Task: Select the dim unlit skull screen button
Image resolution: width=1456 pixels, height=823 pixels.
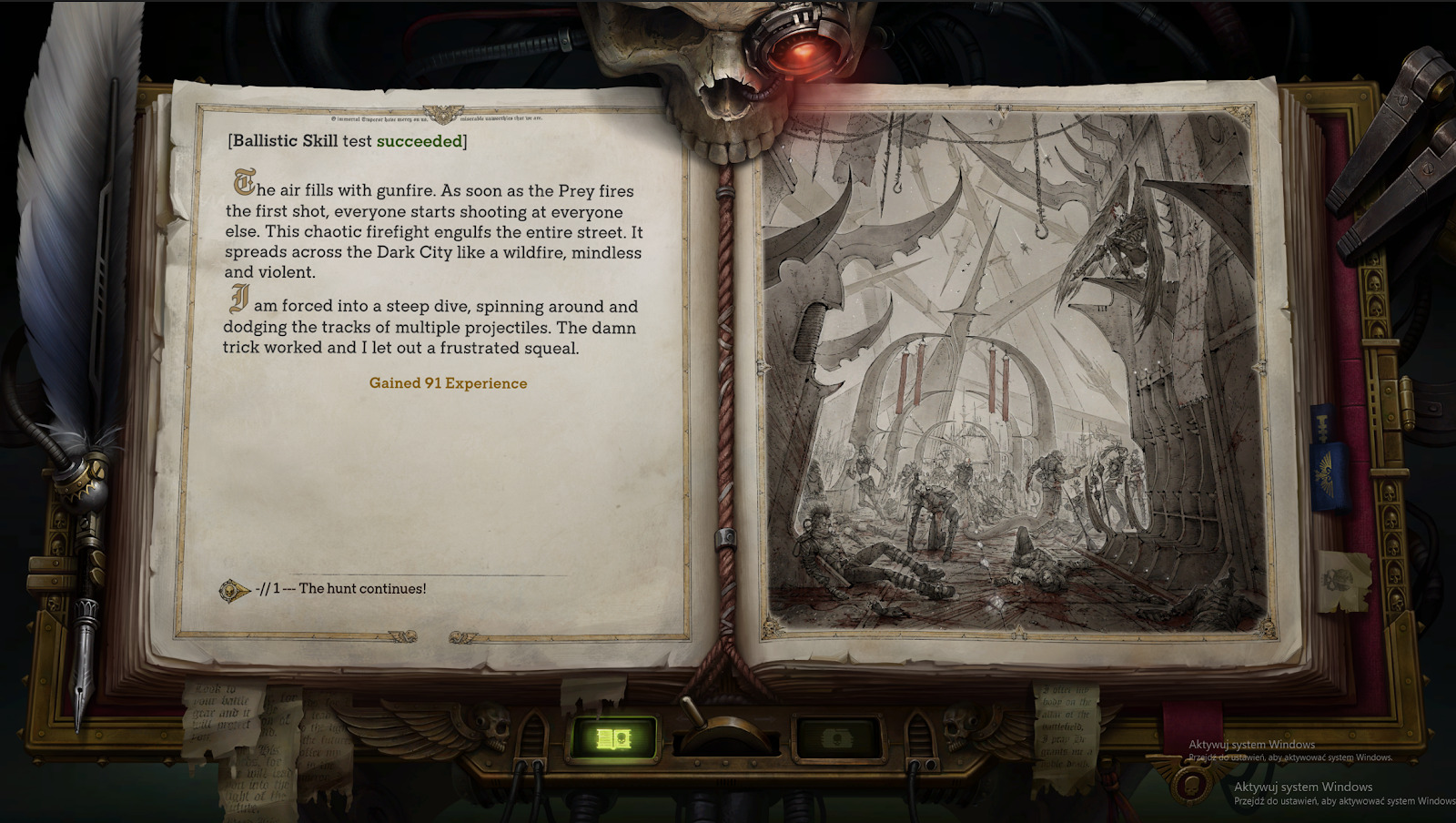Action: click(x=837, y=738)
